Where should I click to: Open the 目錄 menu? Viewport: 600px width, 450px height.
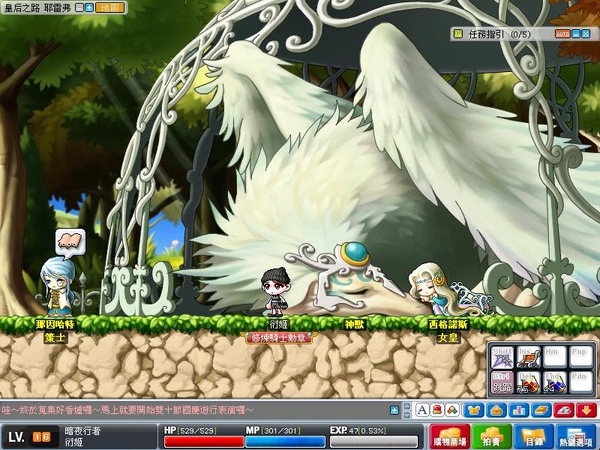(531, 438)
